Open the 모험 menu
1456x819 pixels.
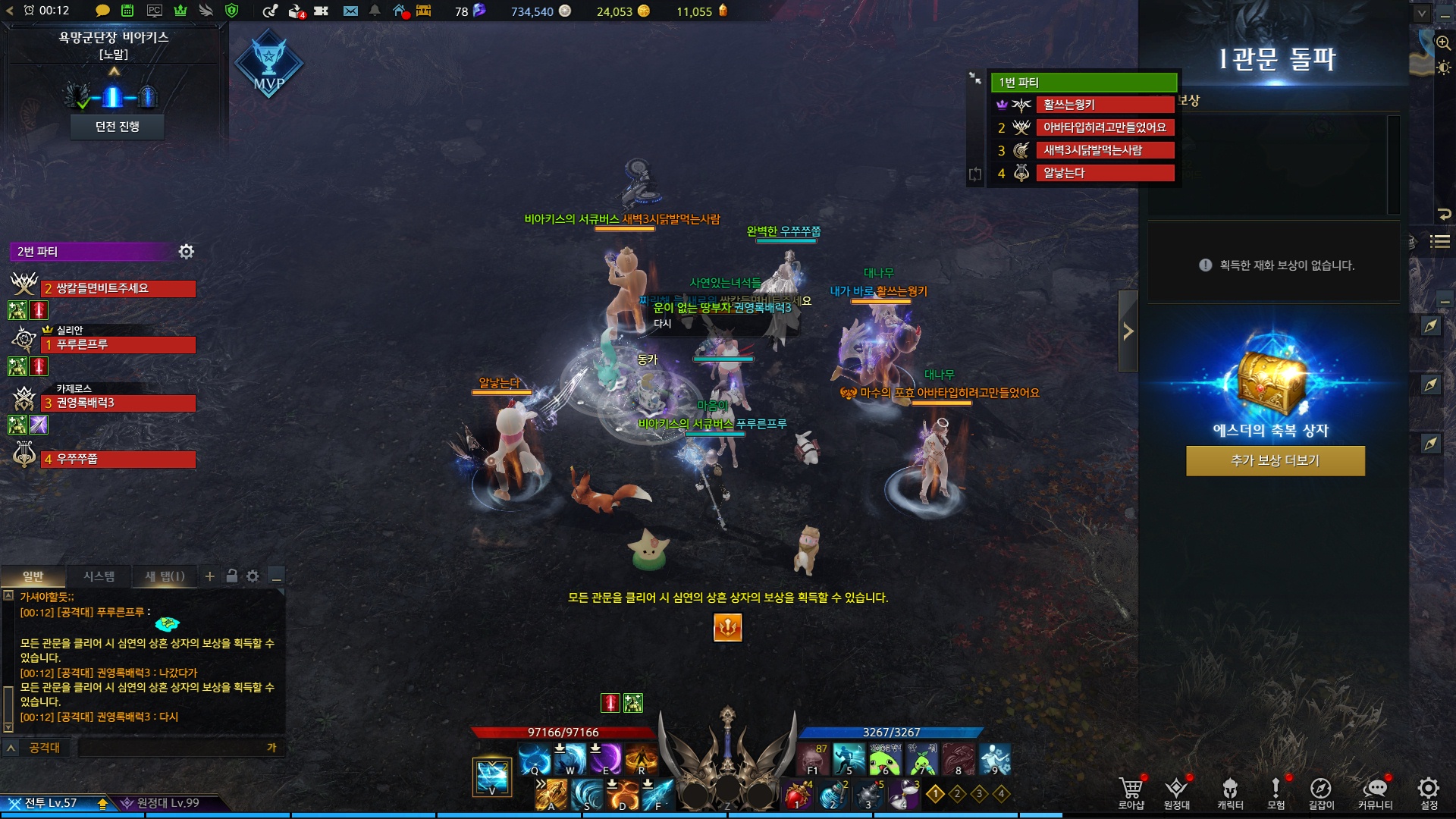pyautogui.click(x=1276, y=792)
